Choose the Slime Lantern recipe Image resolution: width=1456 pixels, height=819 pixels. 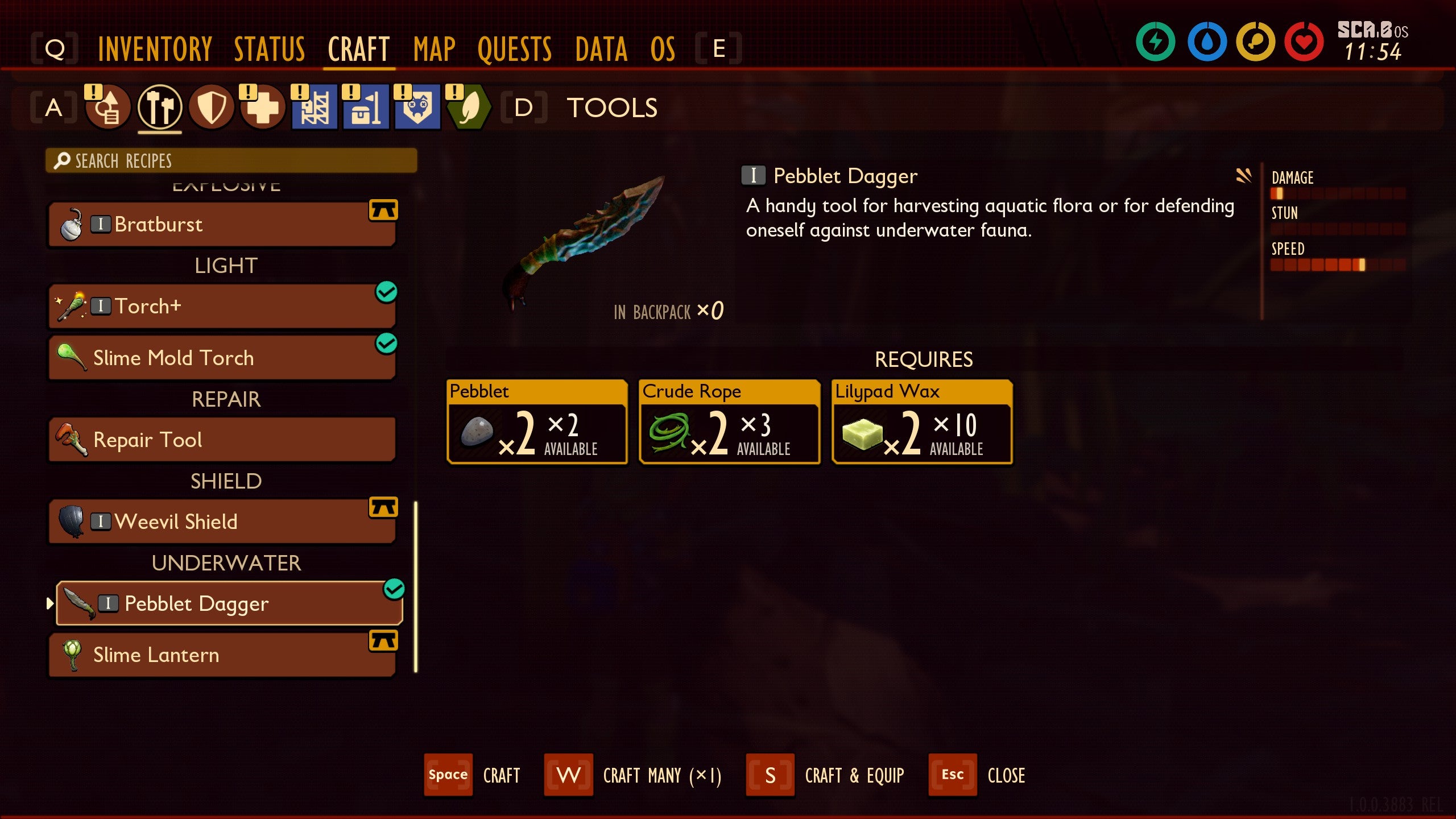point(222,655)
